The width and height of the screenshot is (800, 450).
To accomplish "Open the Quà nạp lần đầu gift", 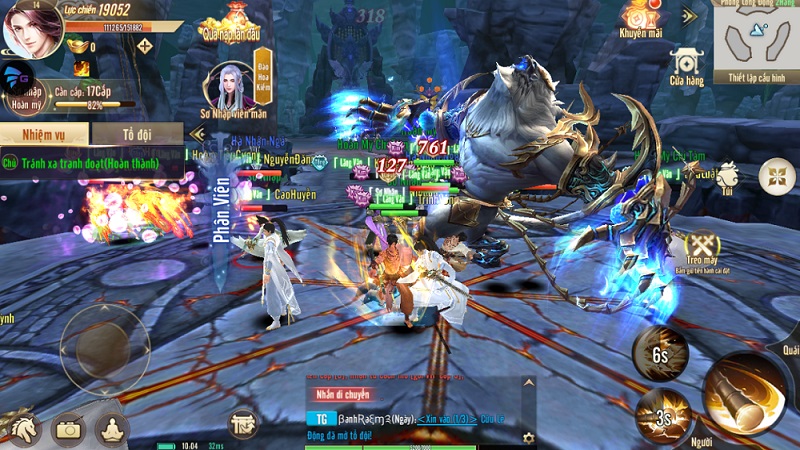I will (232, 21).
